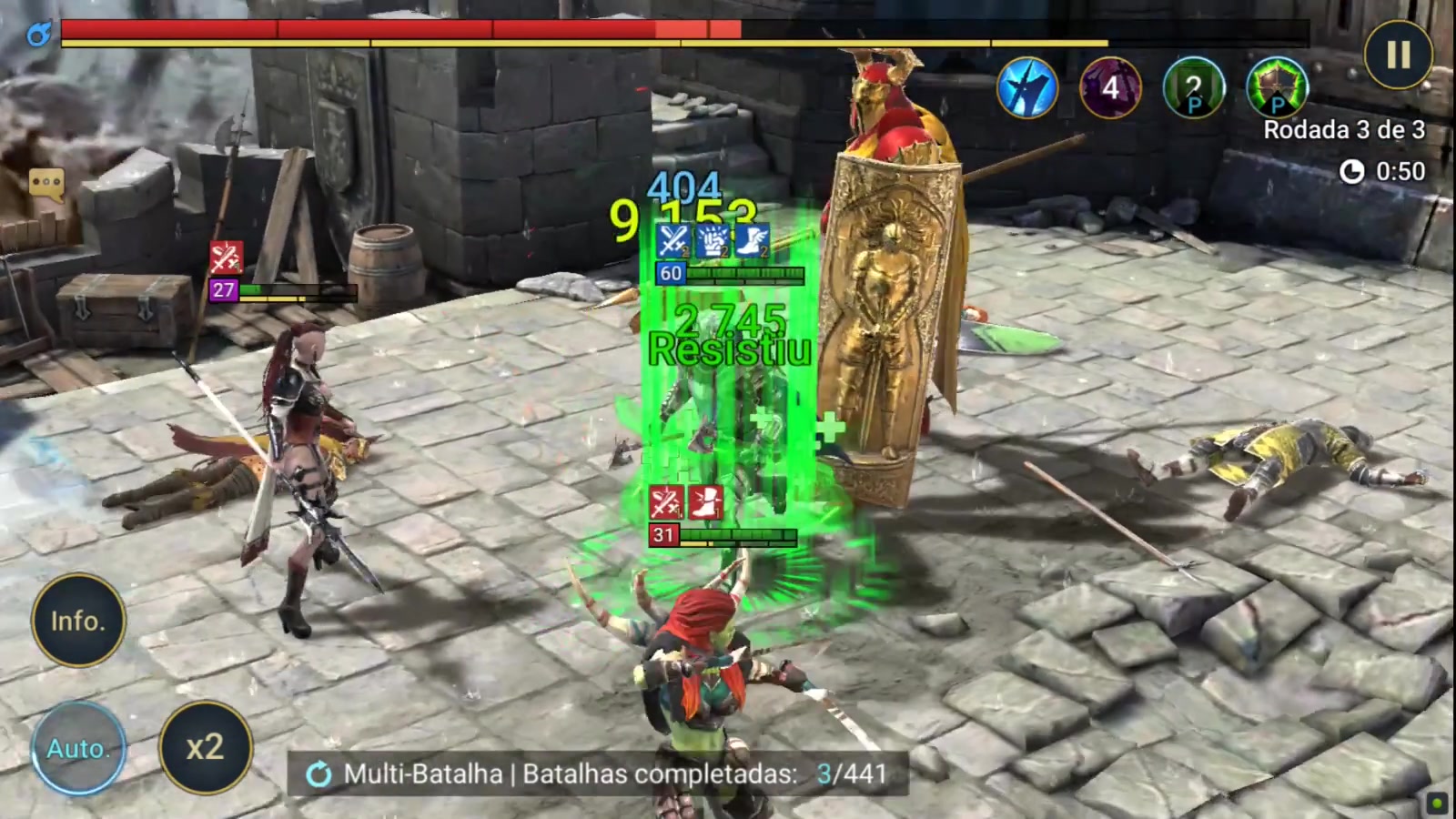This screenshot has width=1456, height=819.
Task: Open the Info. panel
Action: point(78,621)
